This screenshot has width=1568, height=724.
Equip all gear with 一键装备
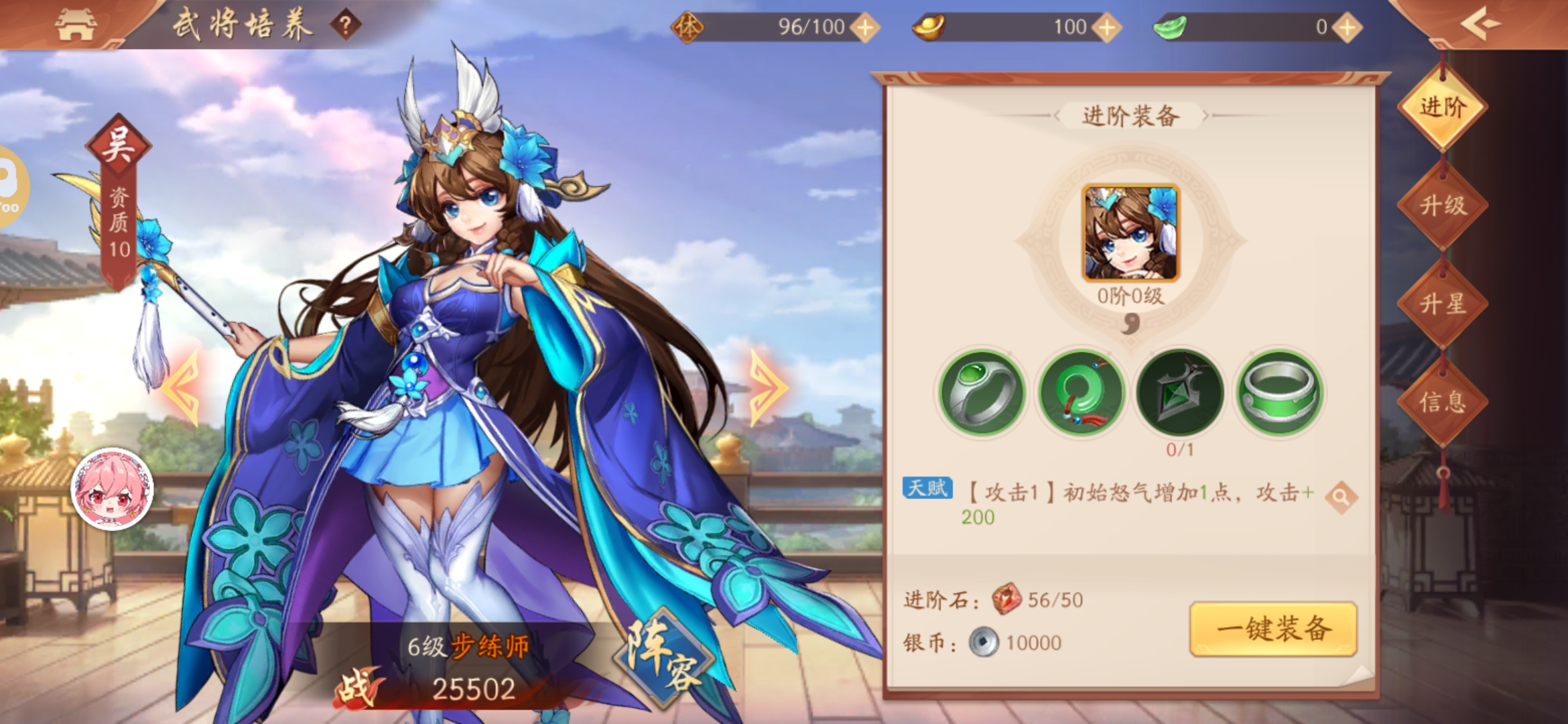[x=1273, y=629]
